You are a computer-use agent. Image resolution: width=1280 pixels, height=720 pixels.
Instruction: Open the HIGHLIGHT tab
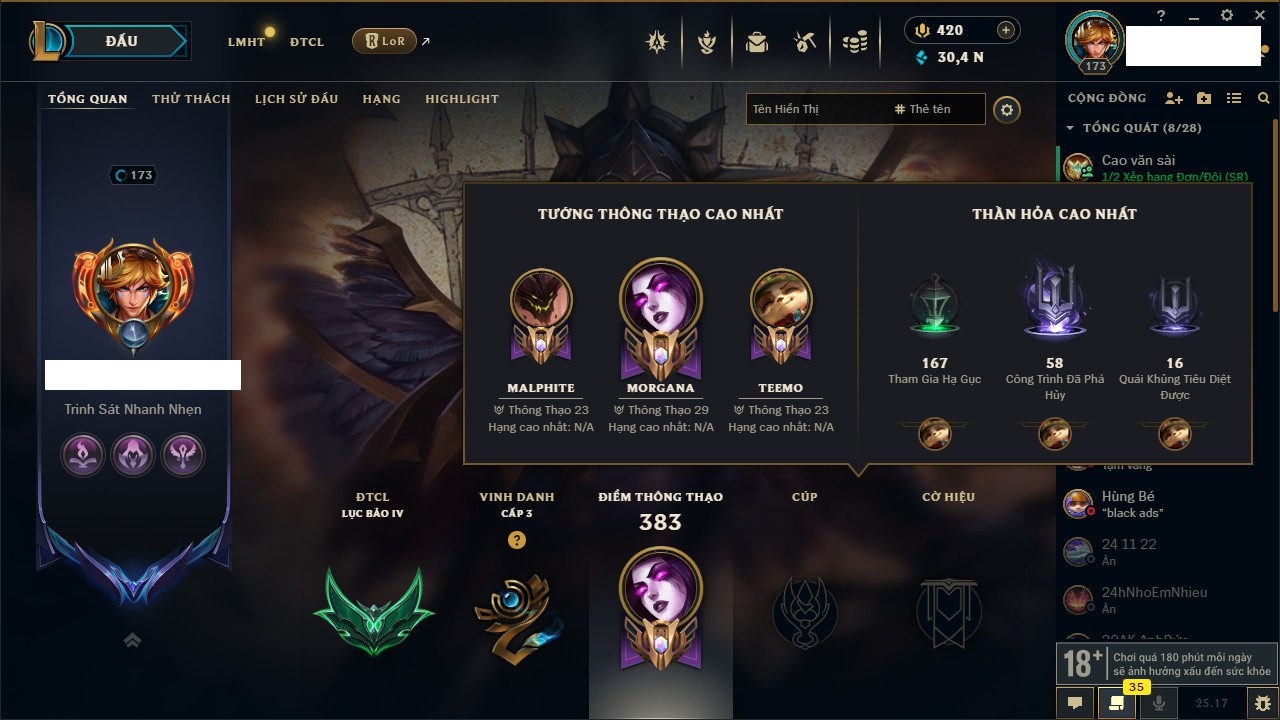(x=461, y=99)
